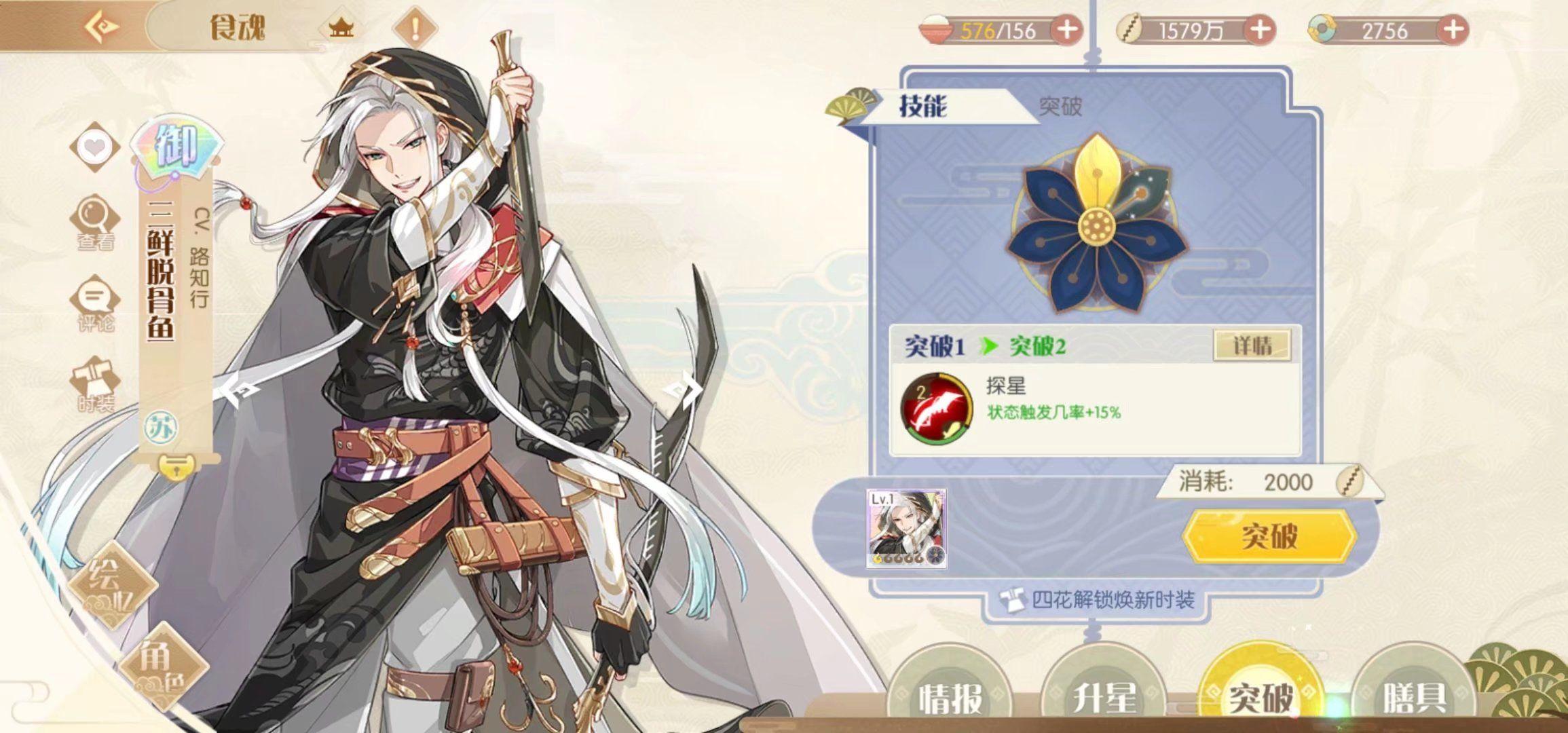Add more shell coins
1568x733 pixels.
pyautogui.click(x=1260, y=30)
